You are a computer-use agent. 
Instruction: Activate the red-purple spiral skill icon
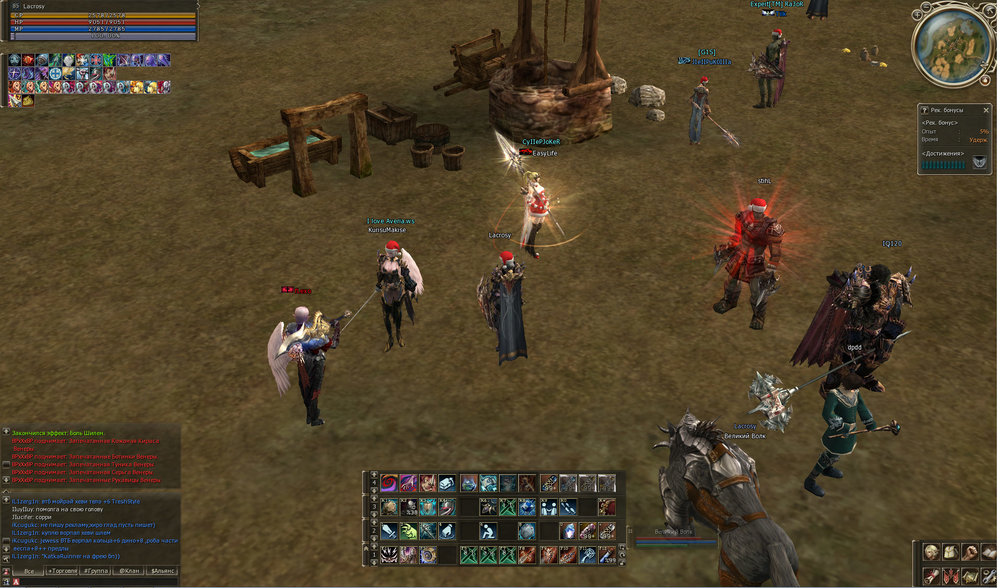click(388, 483)
